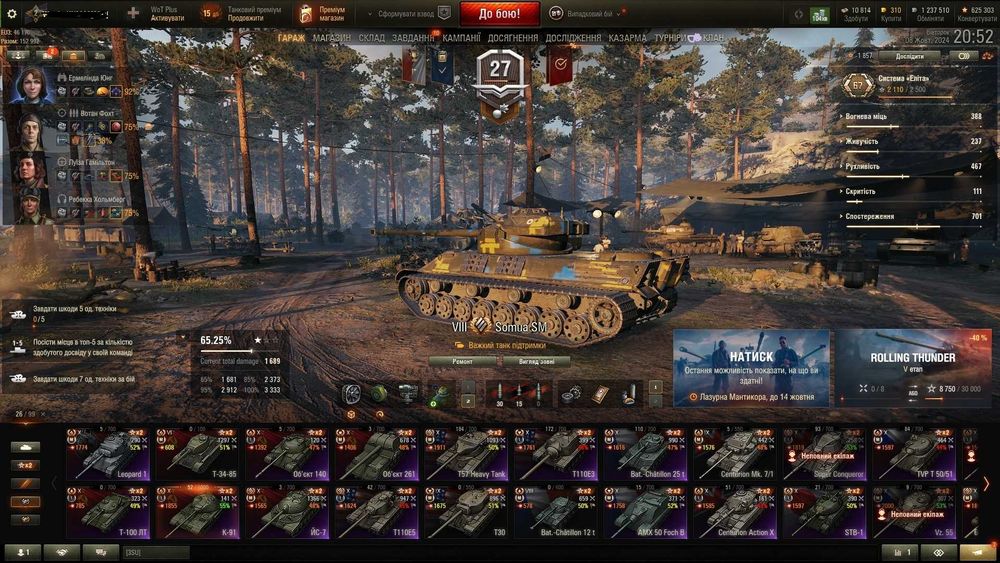
Task: Open the КАЗАРМА tab
Action: (627, 38)
